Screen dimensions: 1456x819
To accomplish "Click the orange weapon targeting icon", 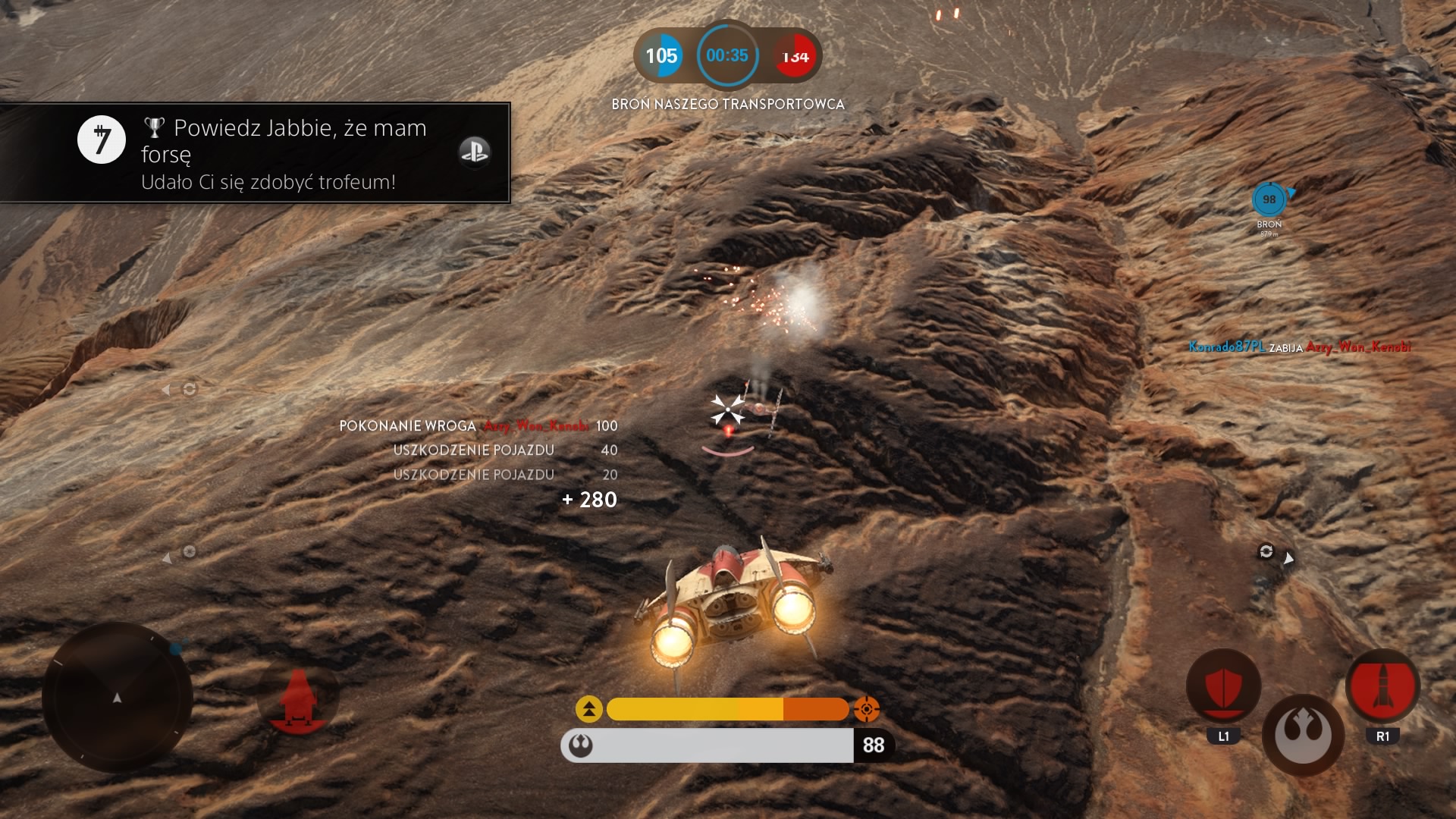I will 867,709.
